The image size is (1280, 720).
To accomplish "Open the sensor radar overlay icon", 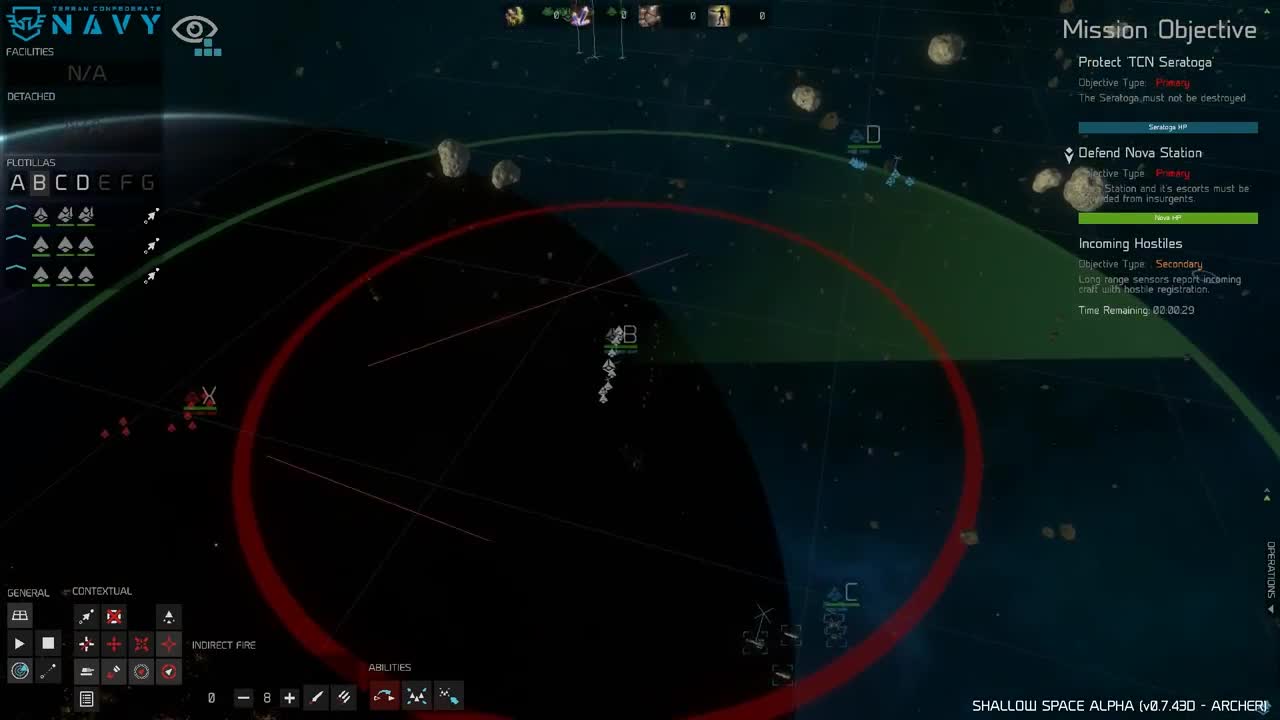I will tap(19, 671).
